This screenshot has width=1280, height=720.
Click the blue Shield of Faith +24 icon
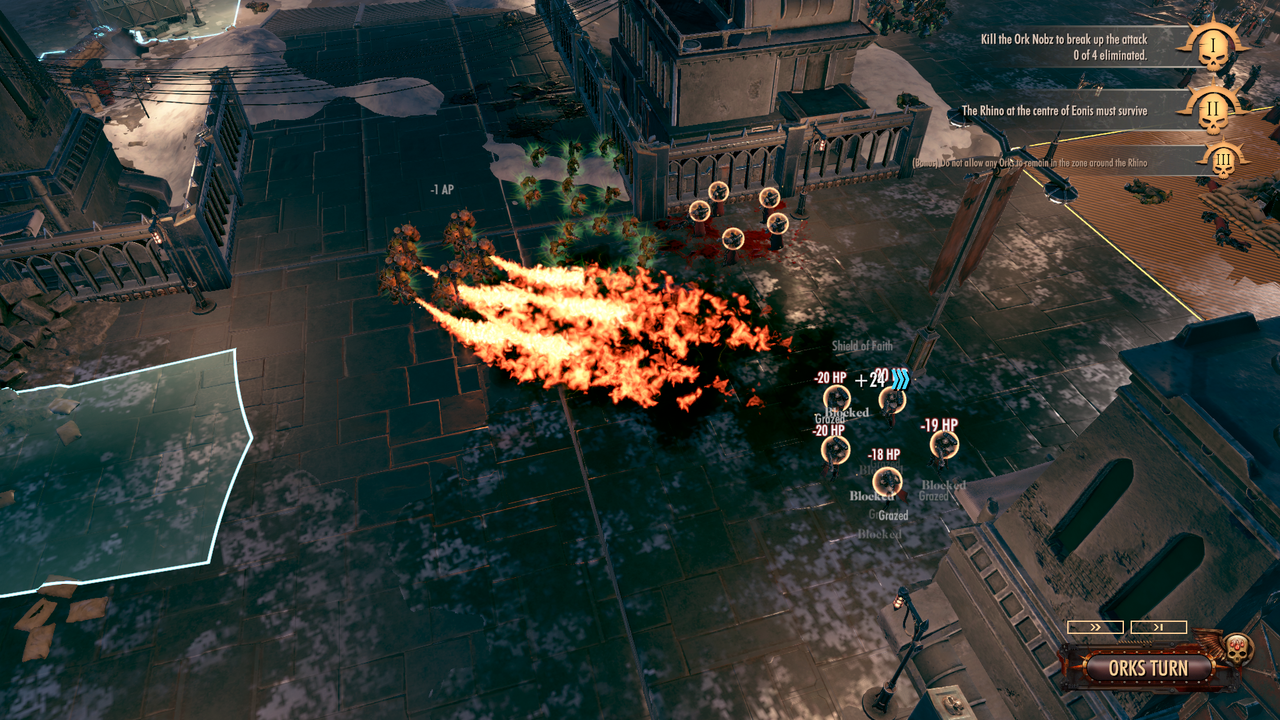click(890, 380)
